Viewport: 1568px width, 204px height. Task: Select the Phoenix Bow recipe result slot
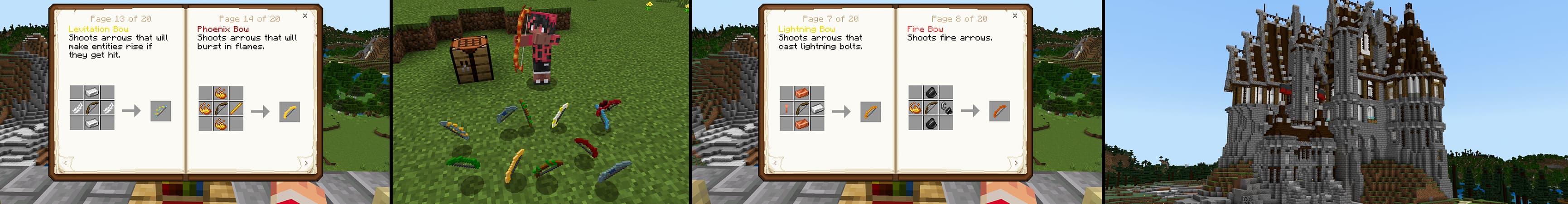pos(290,112)
